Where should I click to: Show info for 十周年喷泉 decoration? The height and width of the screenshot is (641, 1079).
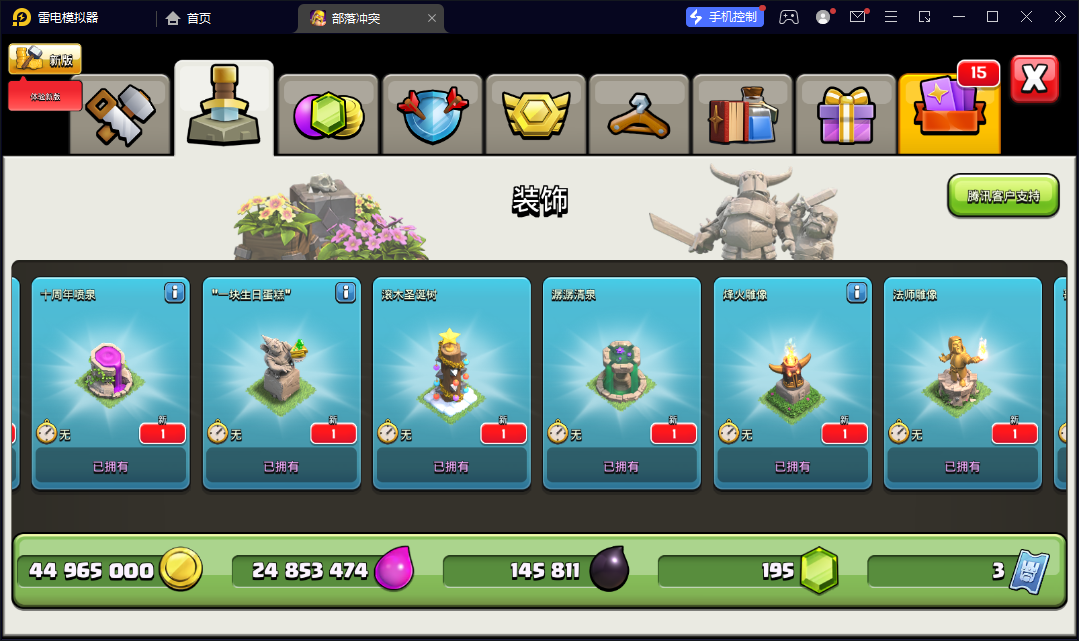175,292
